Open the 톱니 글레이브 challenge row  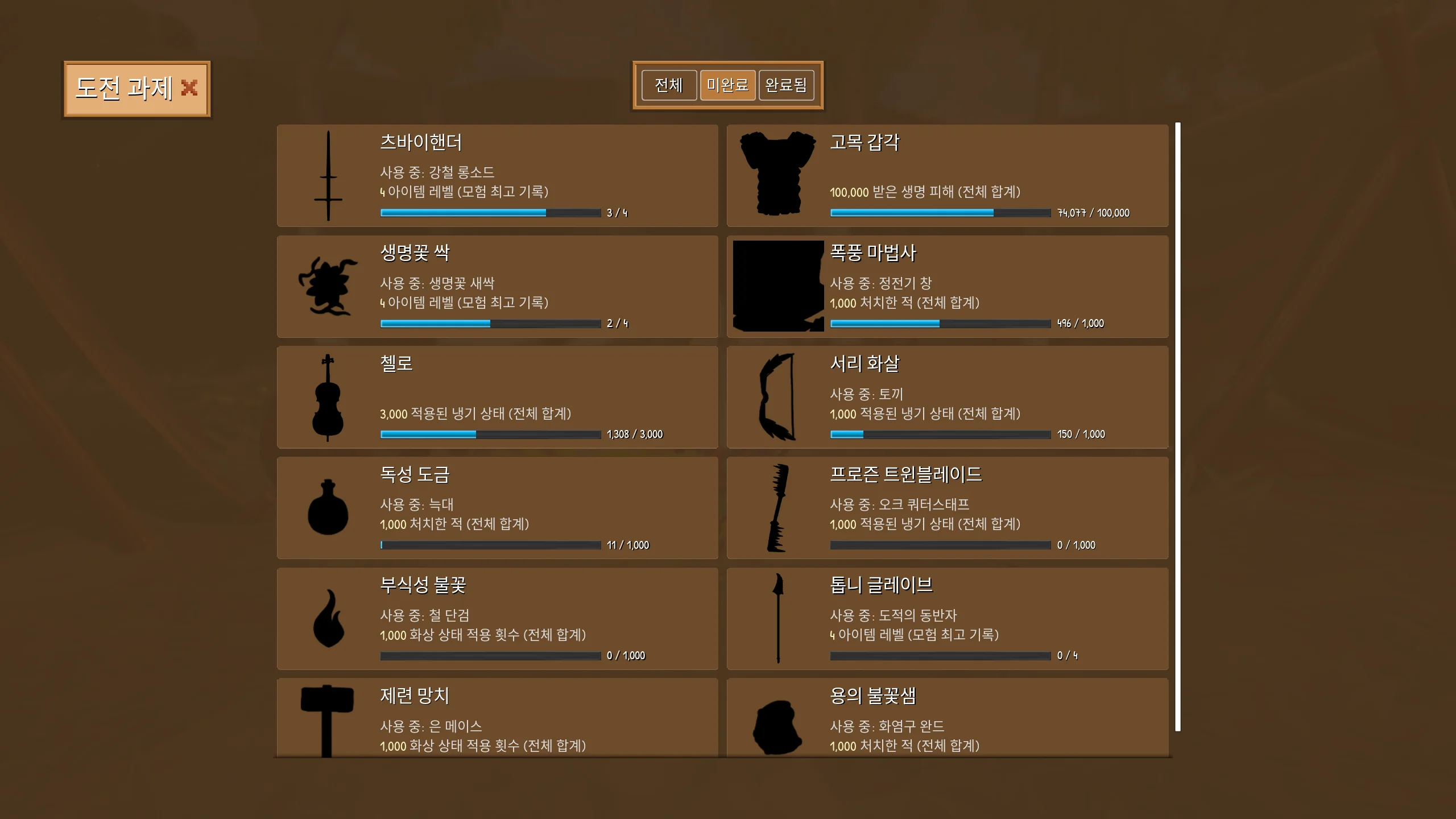[947, 619]
